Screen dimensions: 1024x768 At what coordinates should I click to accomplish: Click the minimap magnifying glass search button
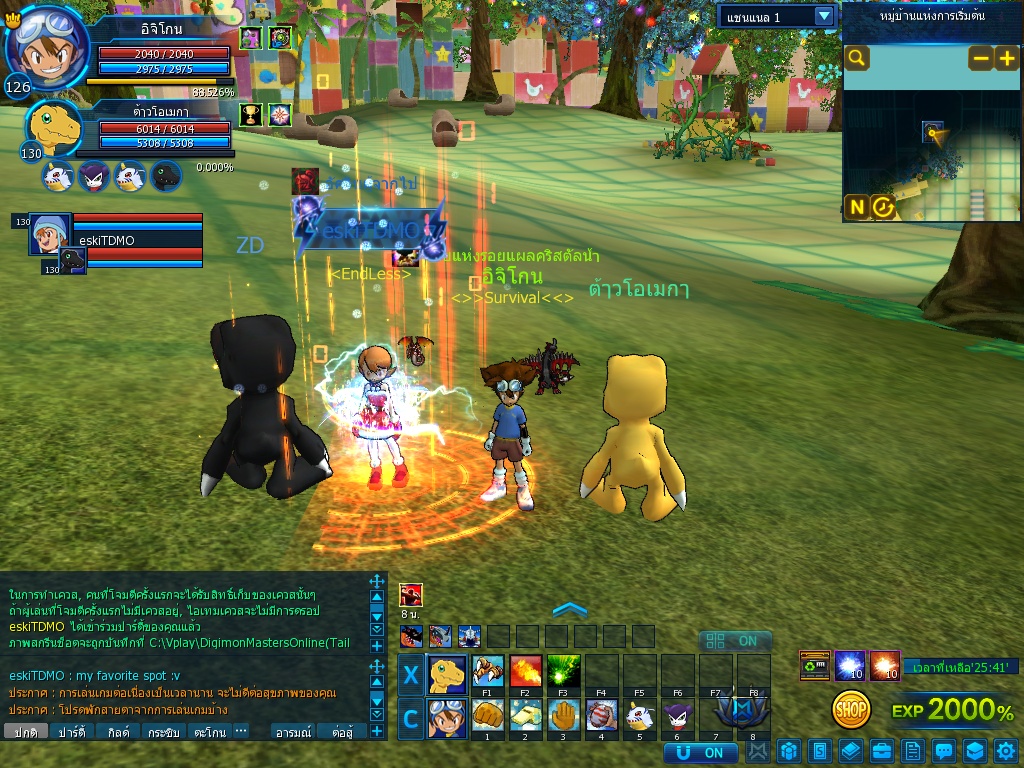[x=857, y=58]
